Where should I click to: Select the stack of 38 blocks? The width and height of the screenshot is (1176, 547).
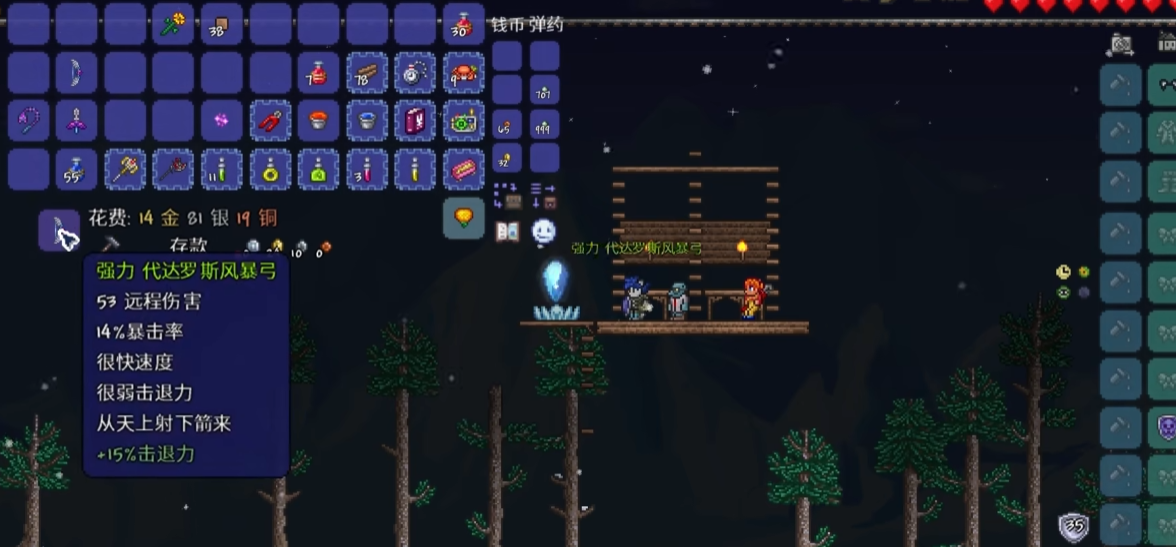pos(221,24)
